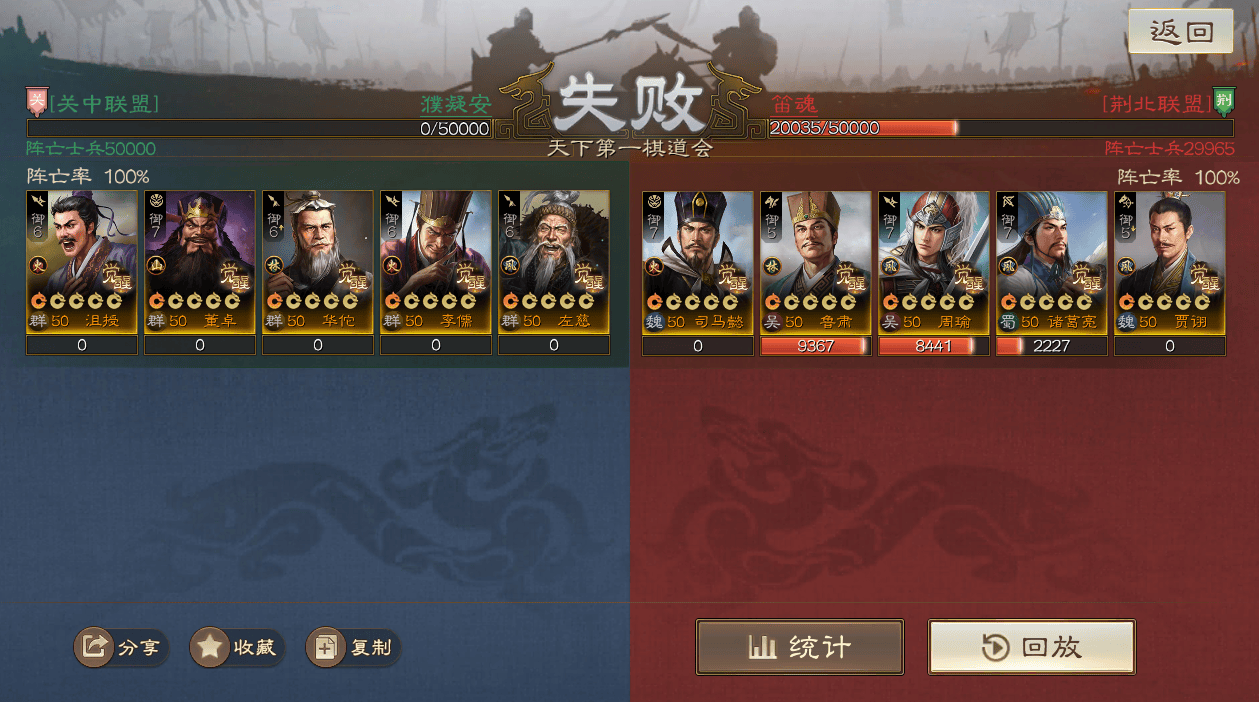The height and width of the screenshot is (702, 1259).
Task: Save the report with 收藏
Action: (238, 647)
